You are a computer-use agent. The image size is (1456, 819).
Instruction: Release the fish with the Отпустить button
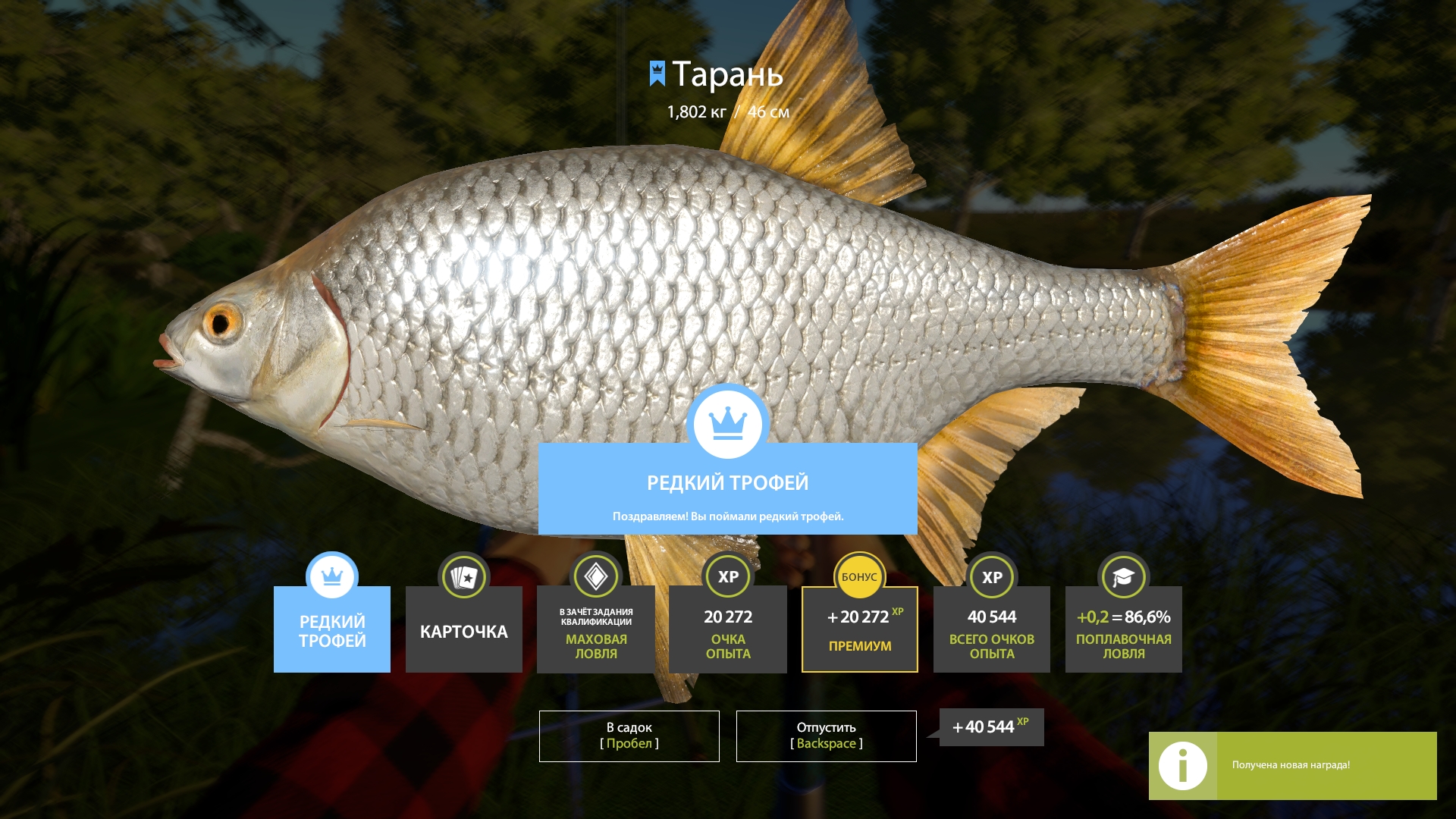pos(826,736)
